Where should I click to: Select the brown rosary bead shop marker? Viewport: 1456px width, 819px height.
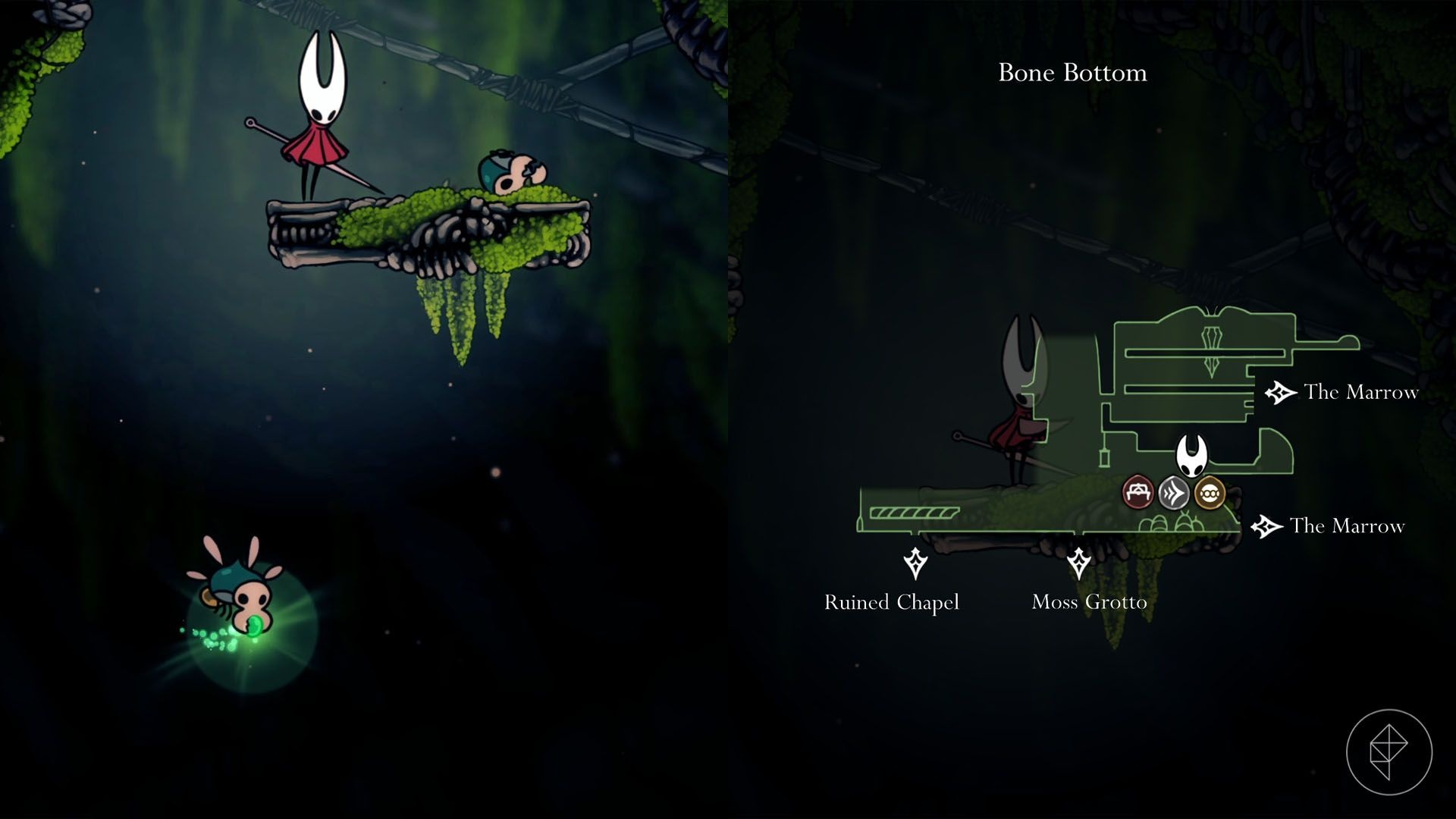point(1210,493)
